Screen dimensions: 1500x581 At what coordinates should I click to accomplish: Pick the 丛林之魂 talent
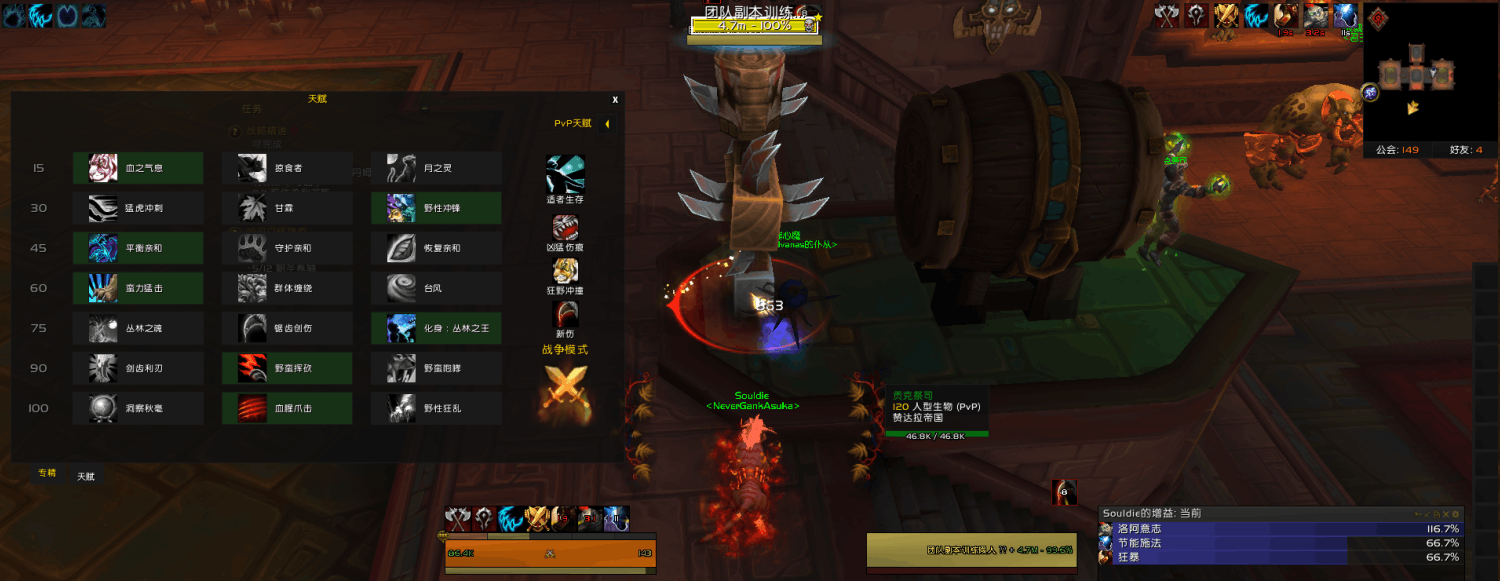click(138, 328)
